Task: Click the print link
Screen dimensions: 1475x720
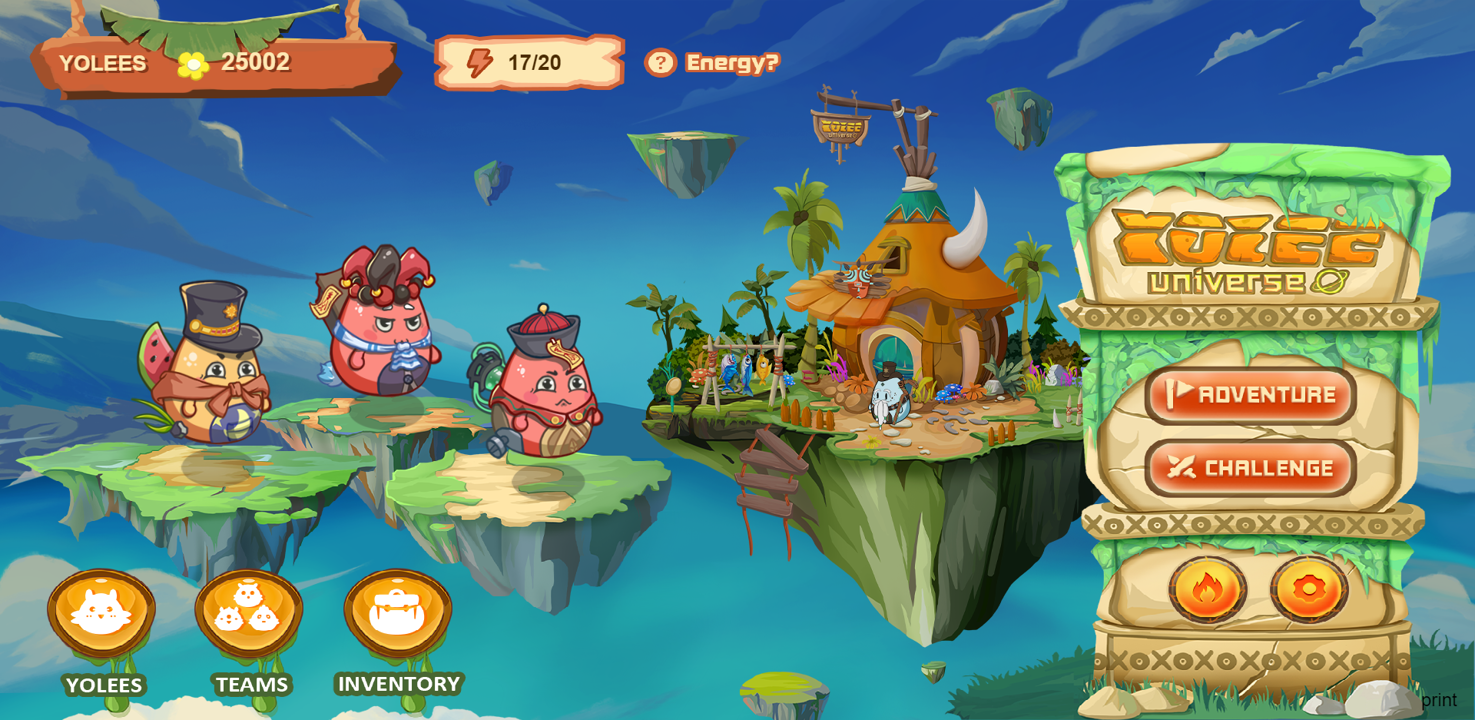Action: tap(1438, 700)
